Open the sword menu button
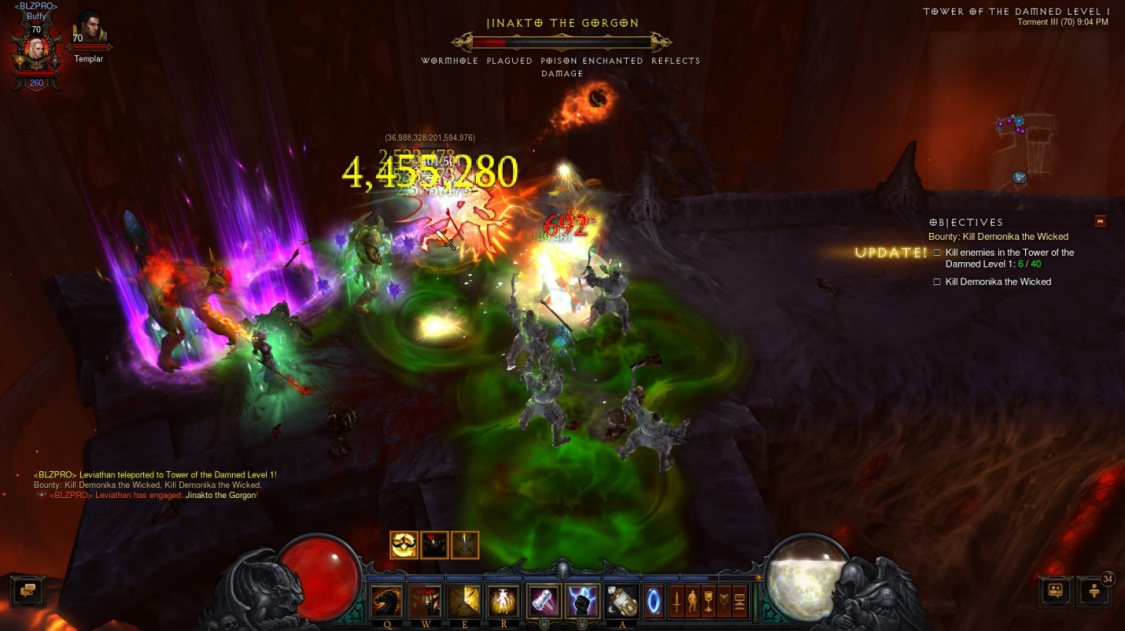 coord(677,601)
